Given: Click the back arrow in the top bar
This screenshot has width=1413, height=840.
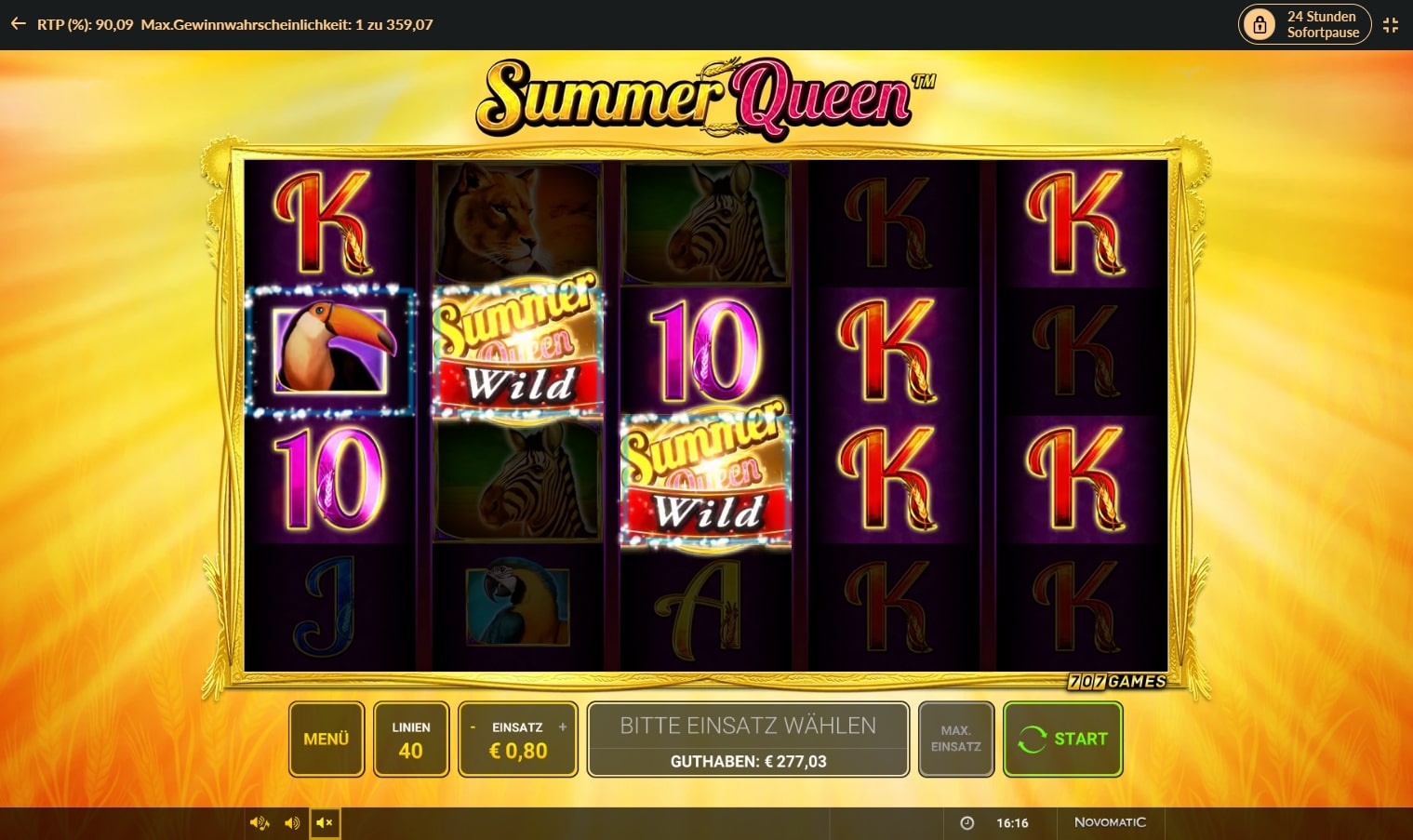Looking at the screenshot, I should 17,24.
